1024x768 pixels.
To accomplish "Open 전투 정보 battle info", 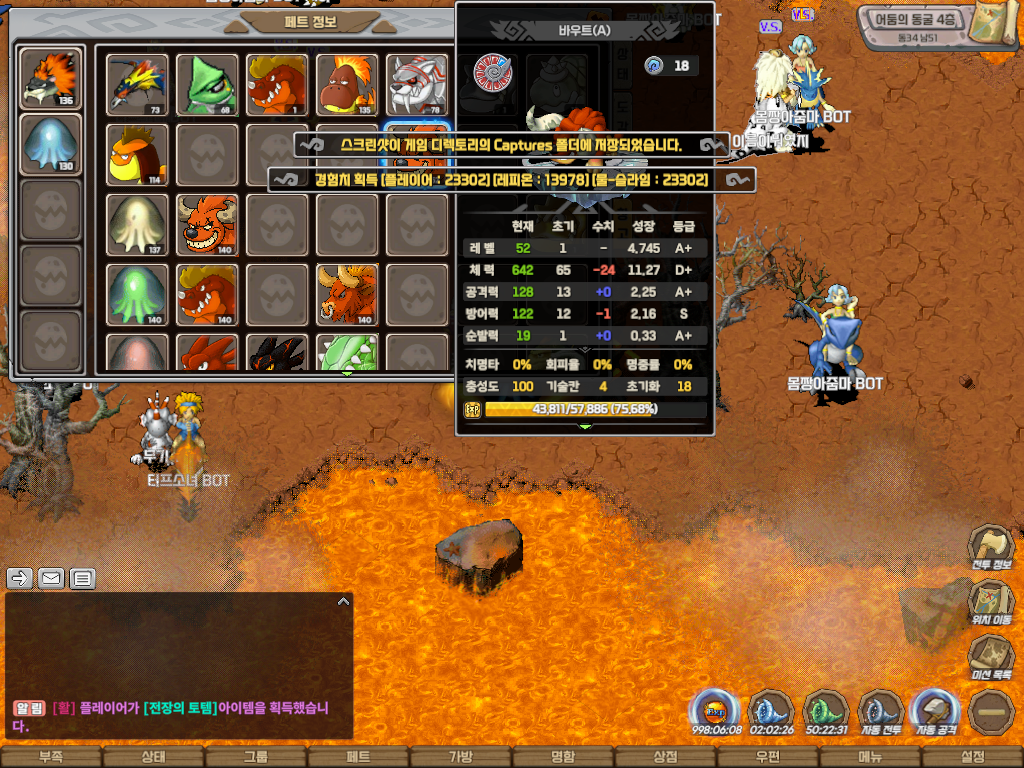I will [990, 547].
